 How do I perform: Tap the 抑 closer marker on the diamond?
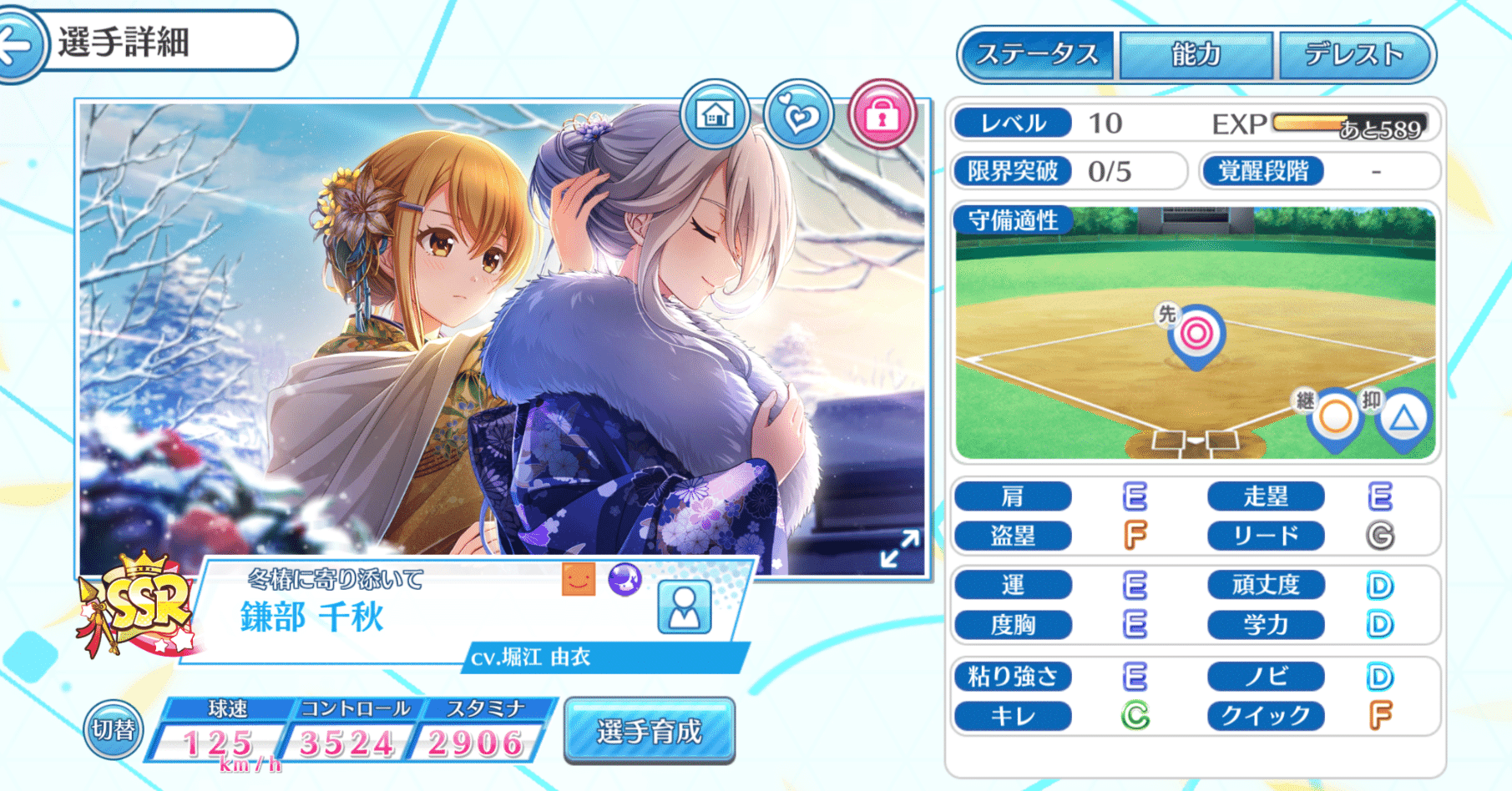tap(1403, 421)
